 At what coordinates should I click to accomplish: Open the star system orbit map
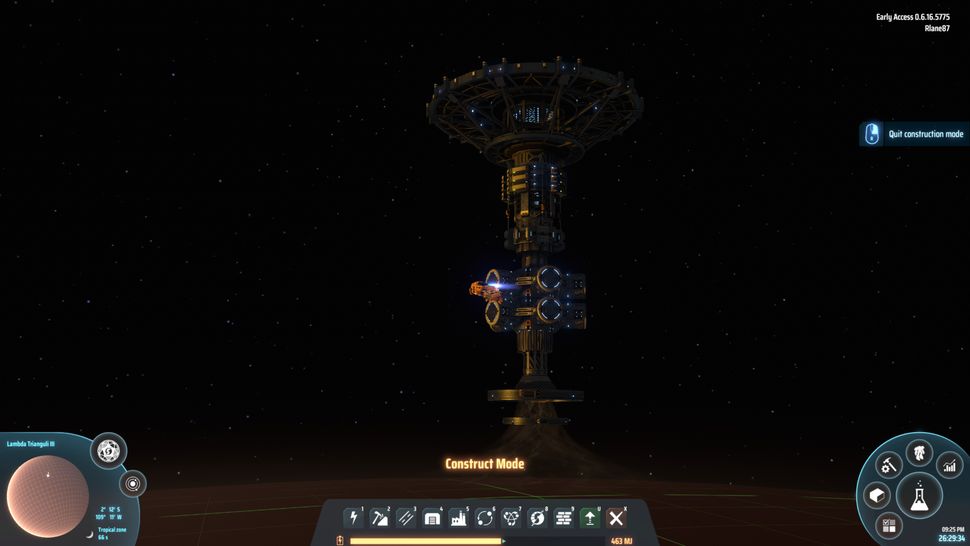click(133, 484)
